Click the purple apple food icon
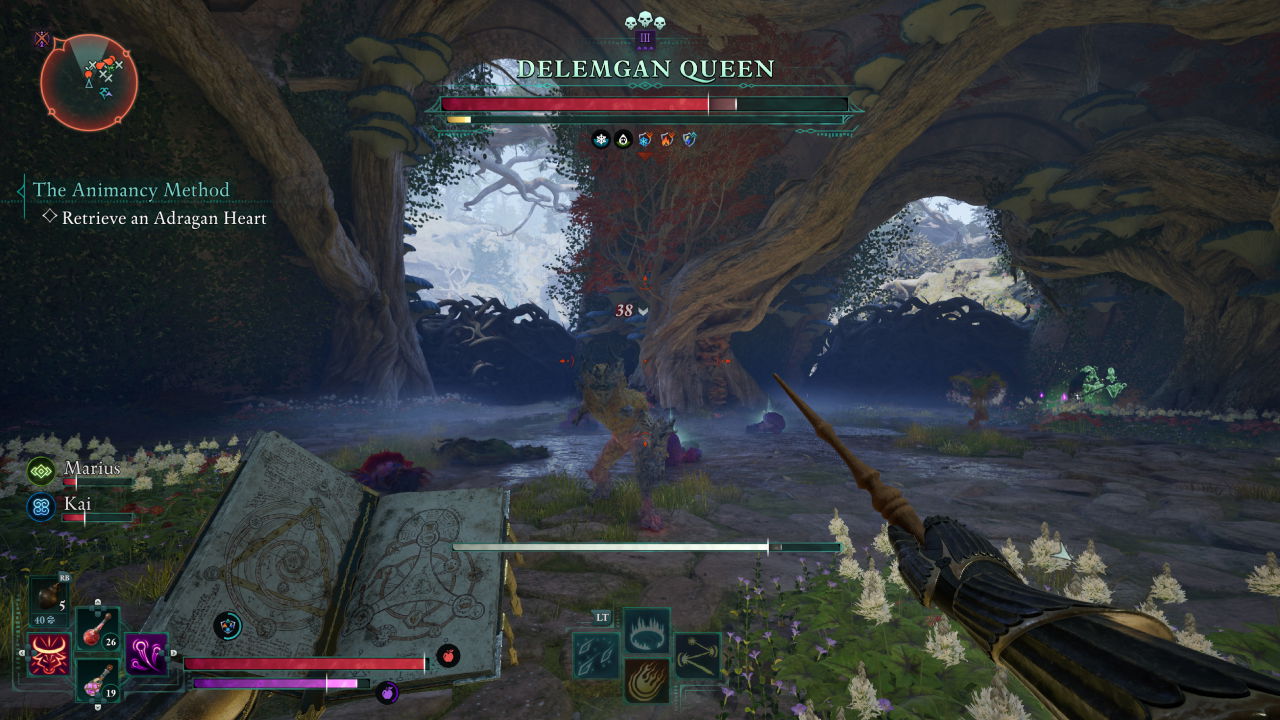The width and height of the screenshot is (1280, 720). [387, 691]
